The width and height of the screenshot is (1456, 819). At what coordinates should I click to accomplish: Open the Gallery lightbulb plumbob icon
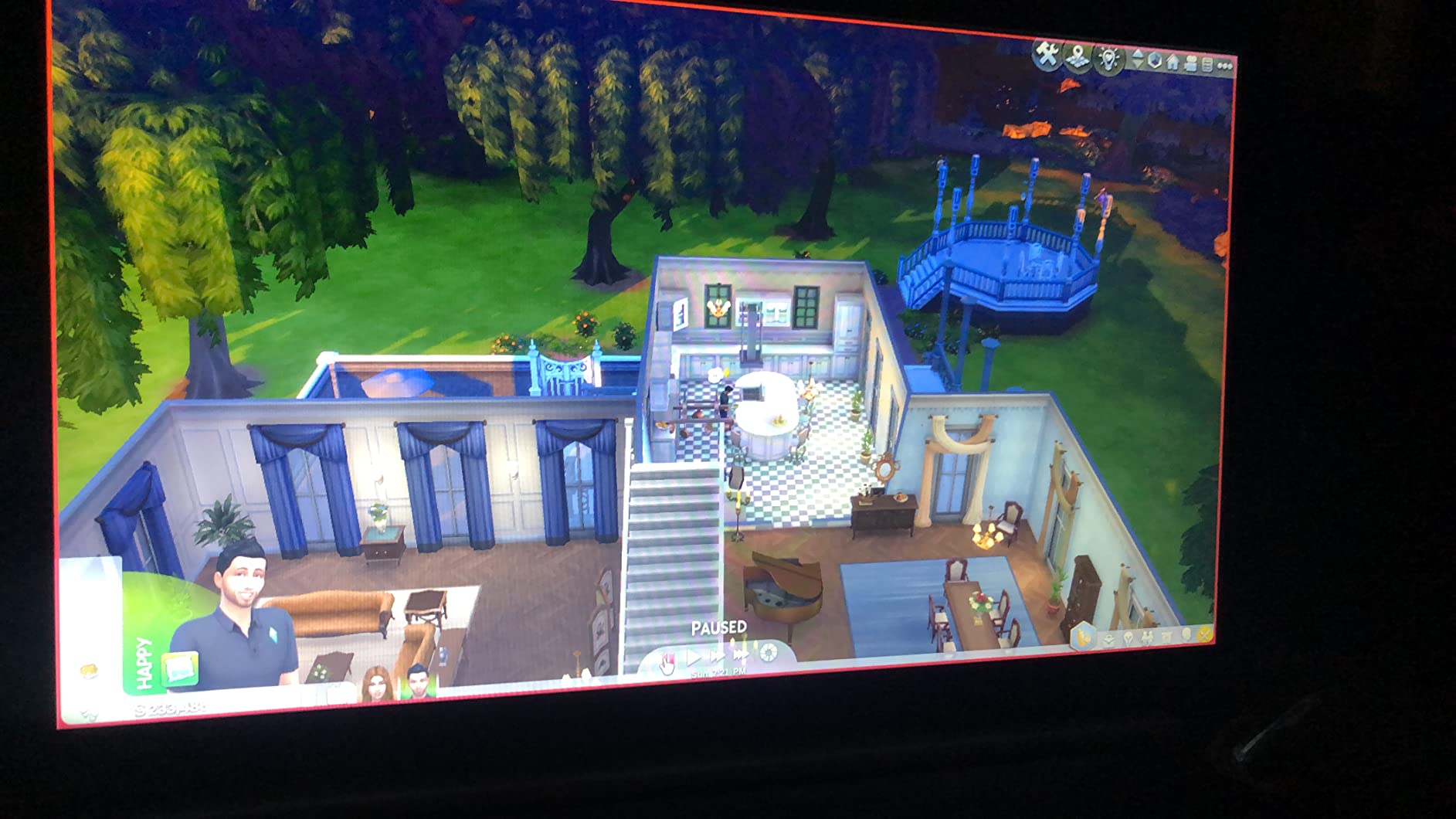(x=1109, y=59)
